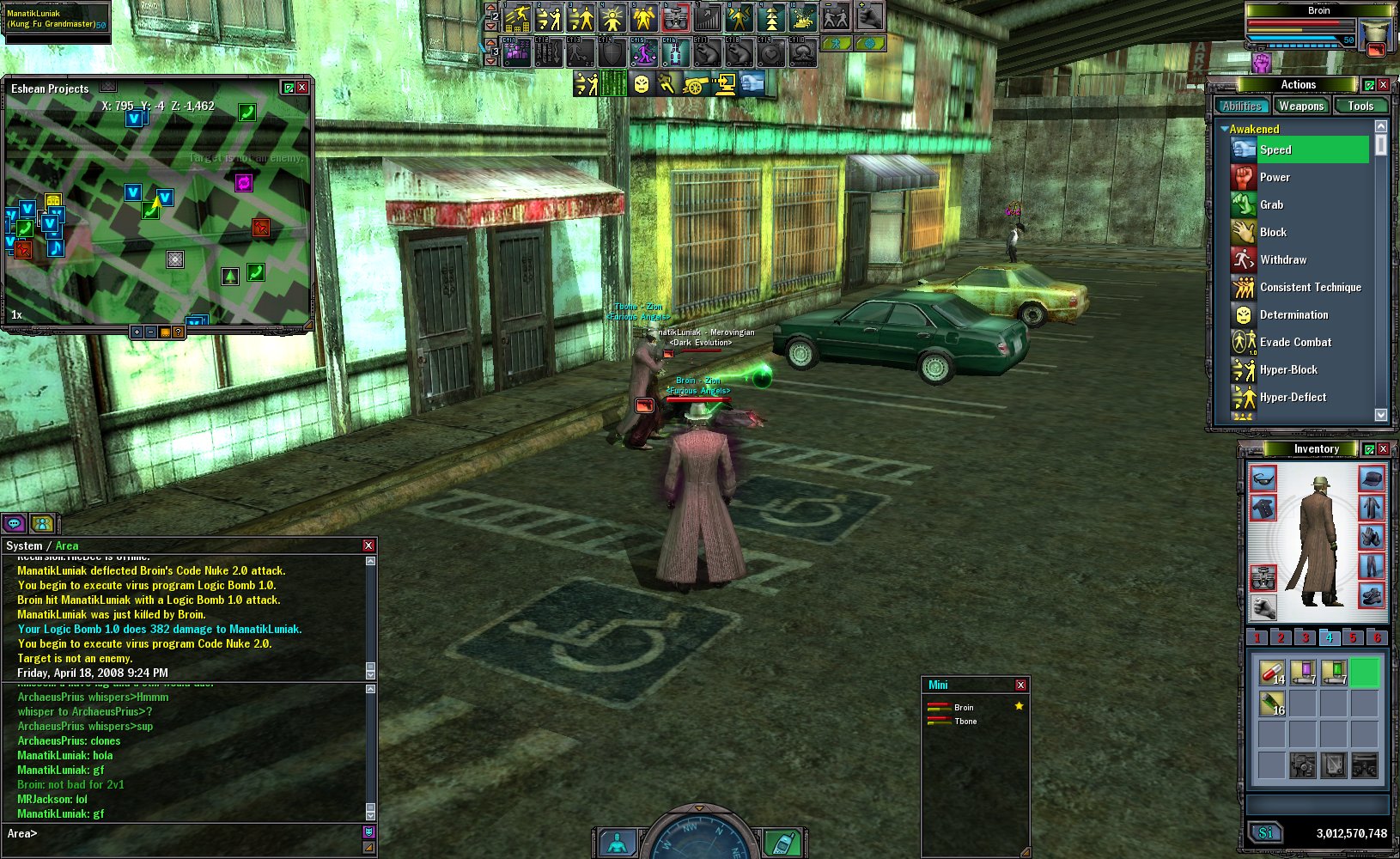Close the Mini team window
Image resolution: width=1400 pixels, height=859 pixels.
click(1020, 685)
